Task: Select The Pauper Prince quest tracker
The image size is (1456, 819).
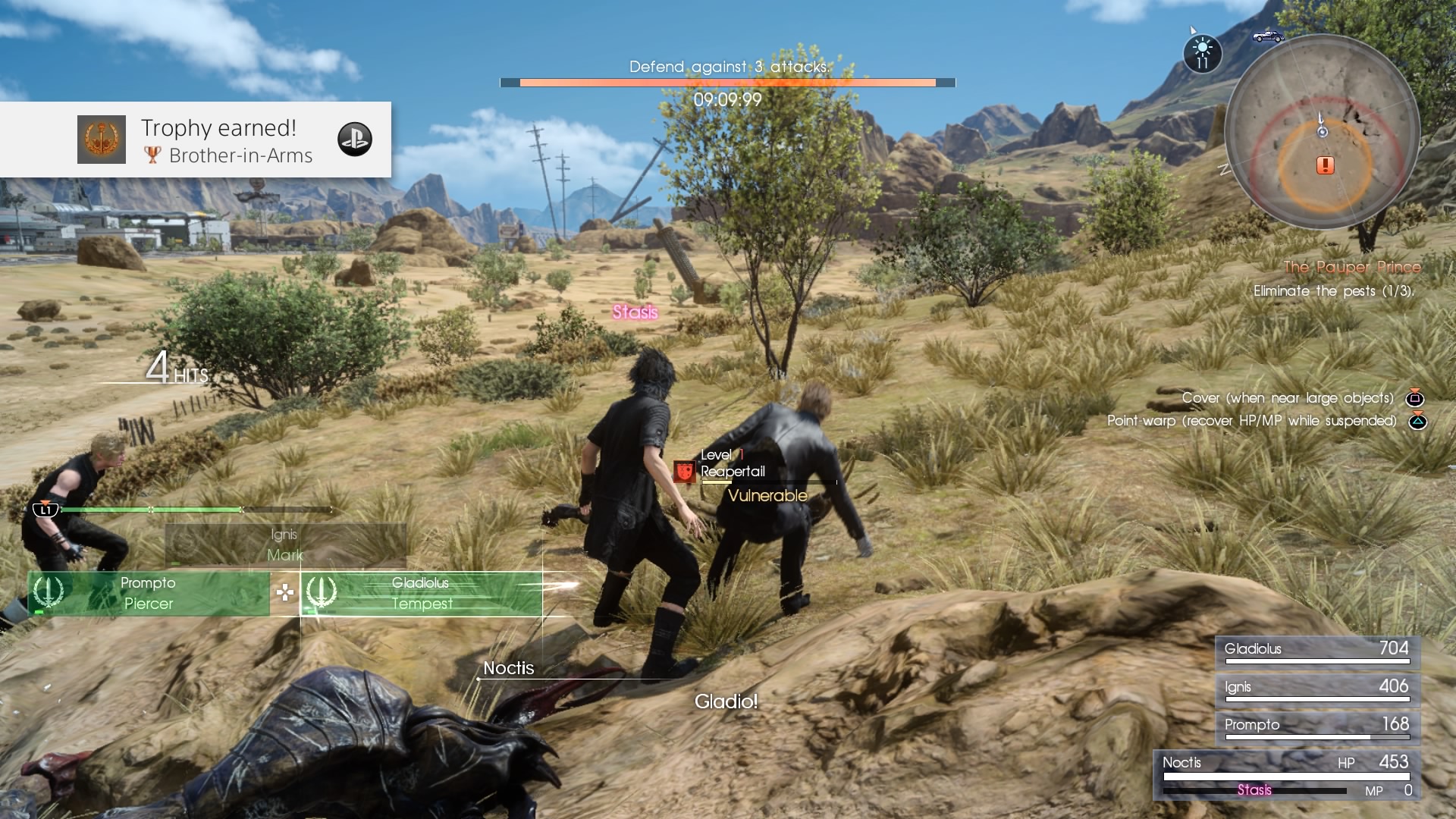Action: coord(1351,267)
